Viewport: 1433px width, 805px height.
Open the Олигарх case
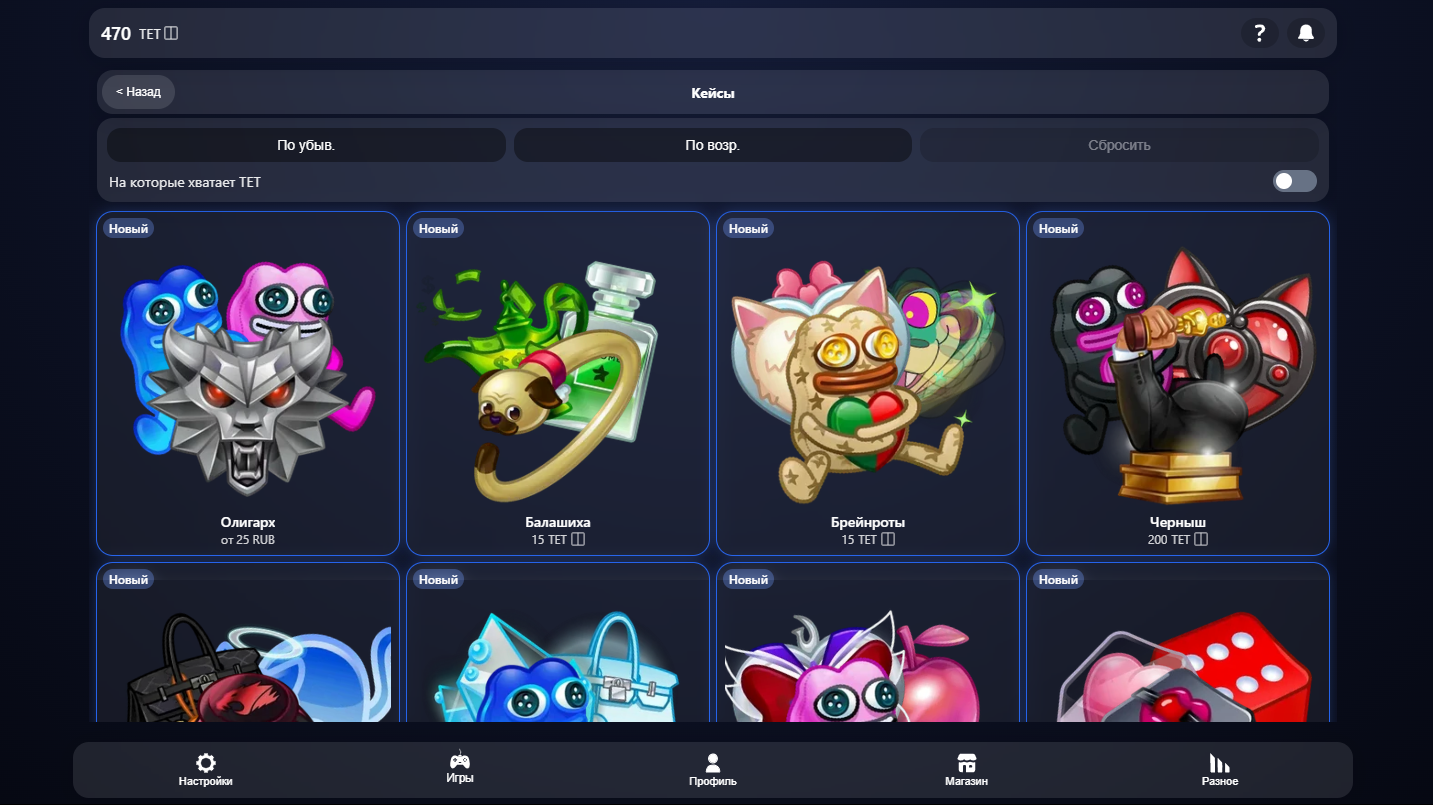point(247,383)
